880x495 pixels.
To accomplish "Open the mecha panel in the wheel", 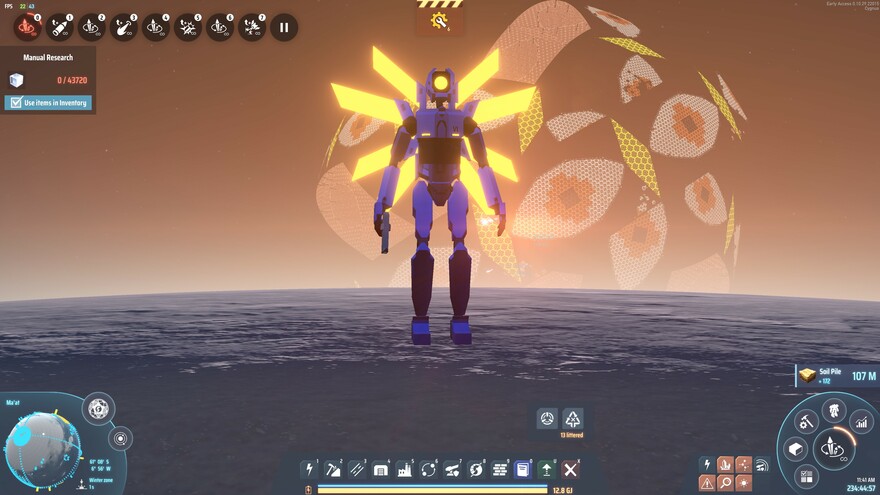I will click(x=833, y=409).
